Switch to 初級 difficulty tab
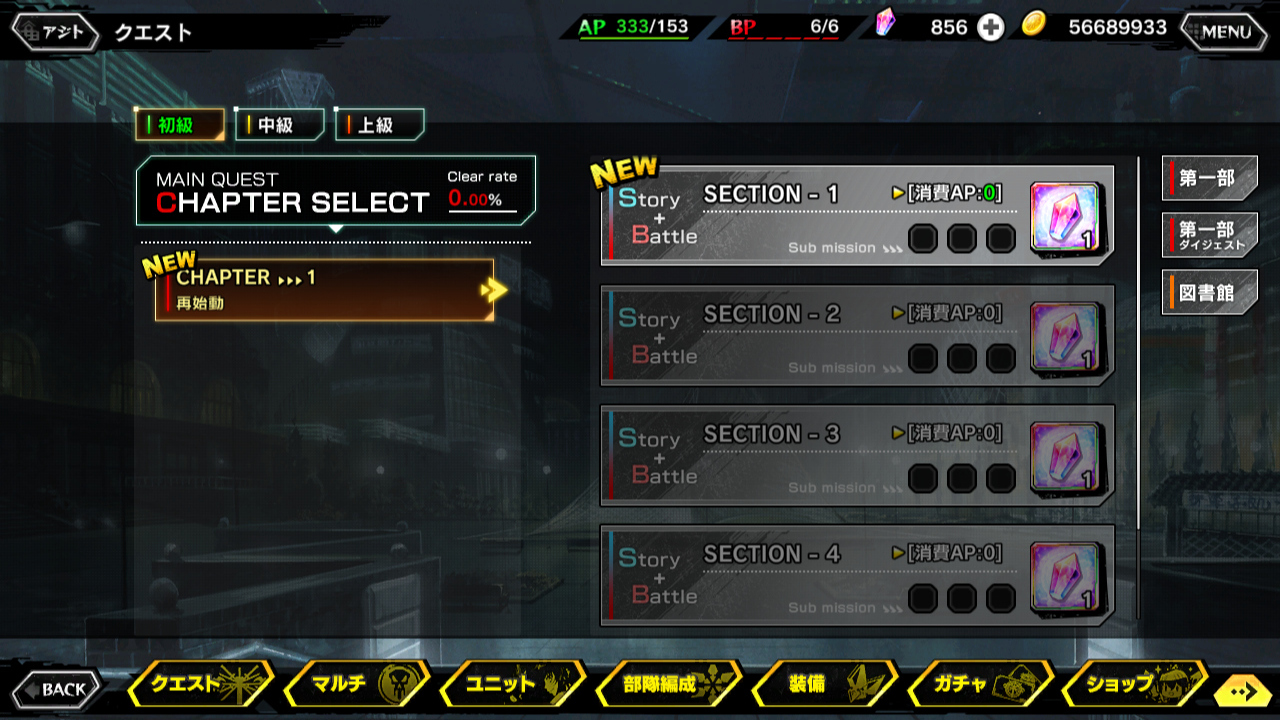This screenshot has height=720, width=1280. tap(180, 125)
